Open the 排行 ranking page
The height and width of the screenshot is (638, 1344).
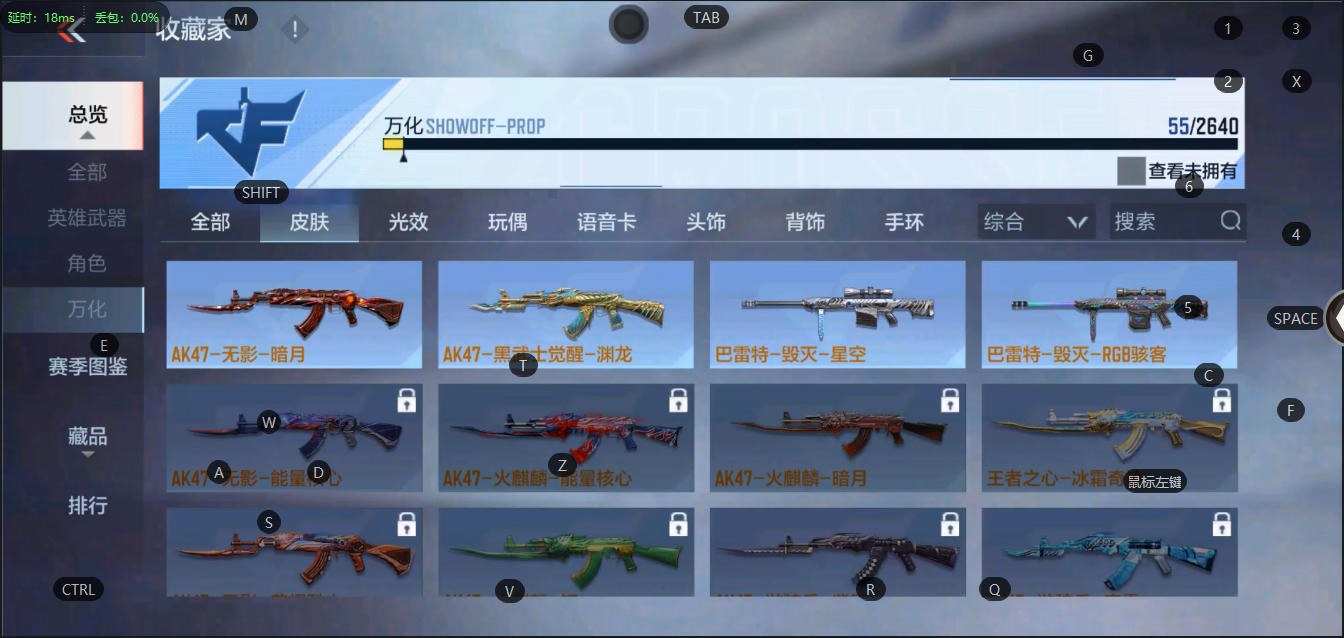coord(87,505)
